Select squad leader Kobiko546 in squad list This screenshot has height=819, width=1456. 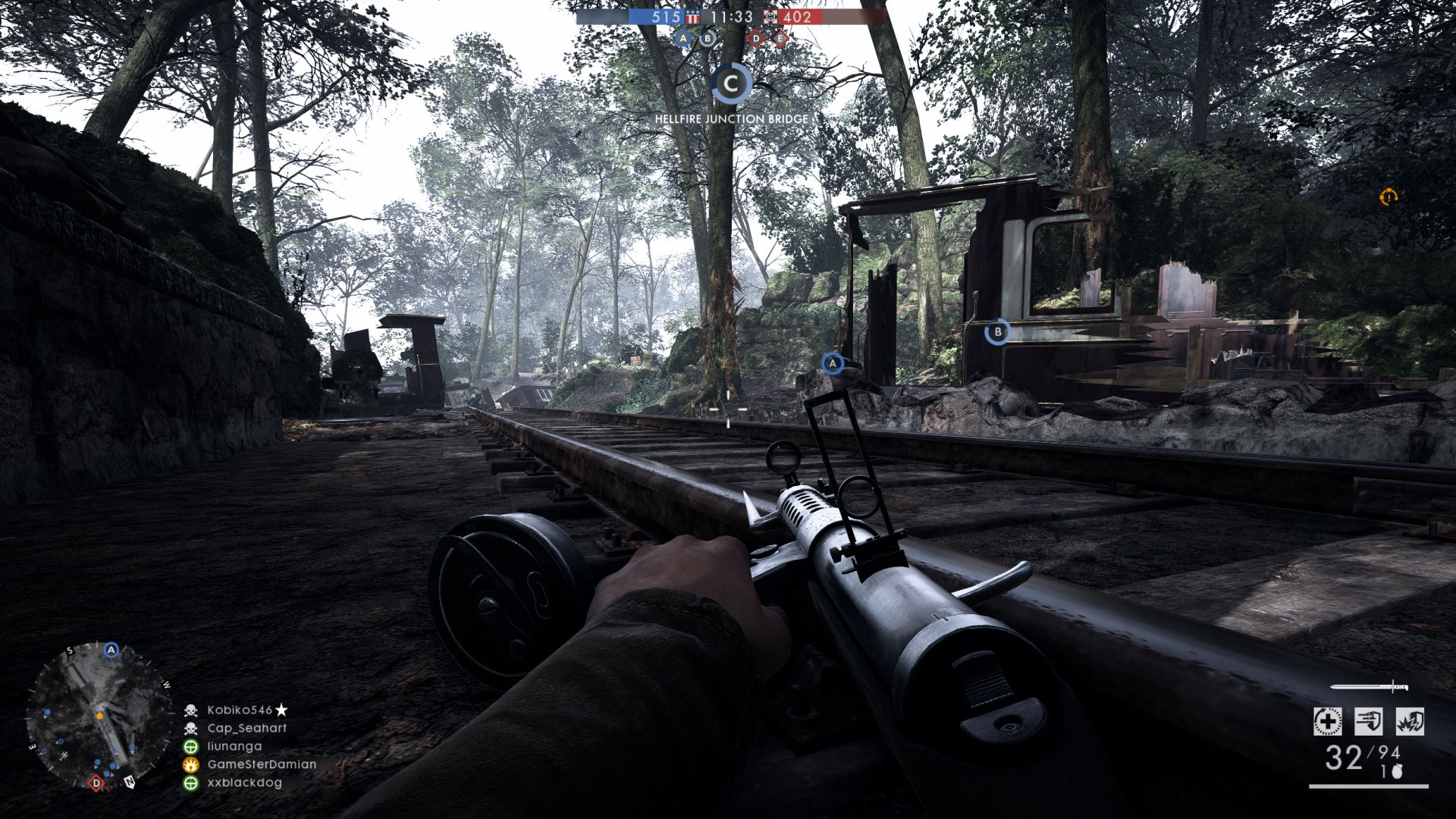click(x=240, y=711)
